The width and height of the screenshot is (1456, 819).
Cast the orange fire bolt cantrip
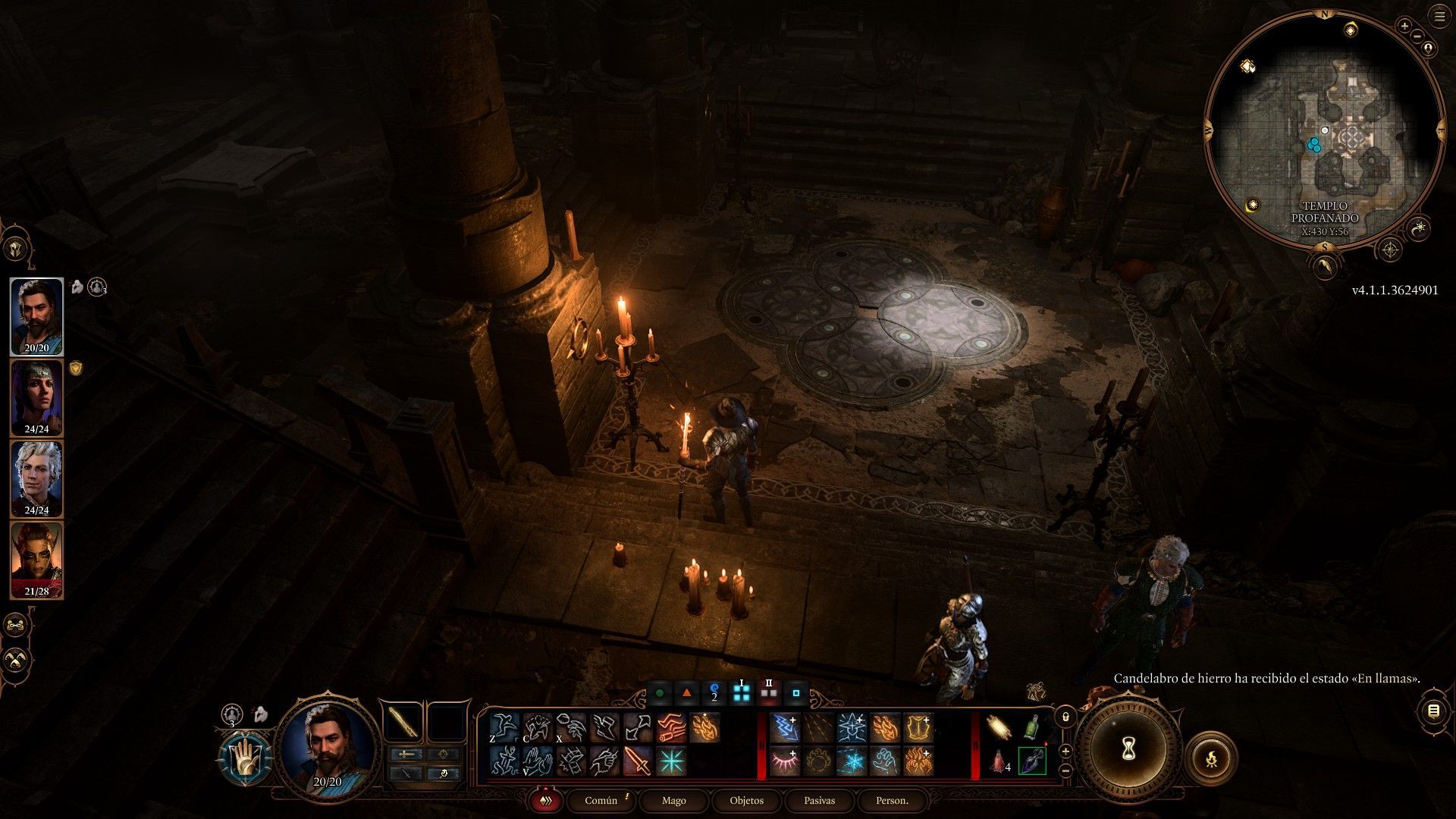pos(704,728)
